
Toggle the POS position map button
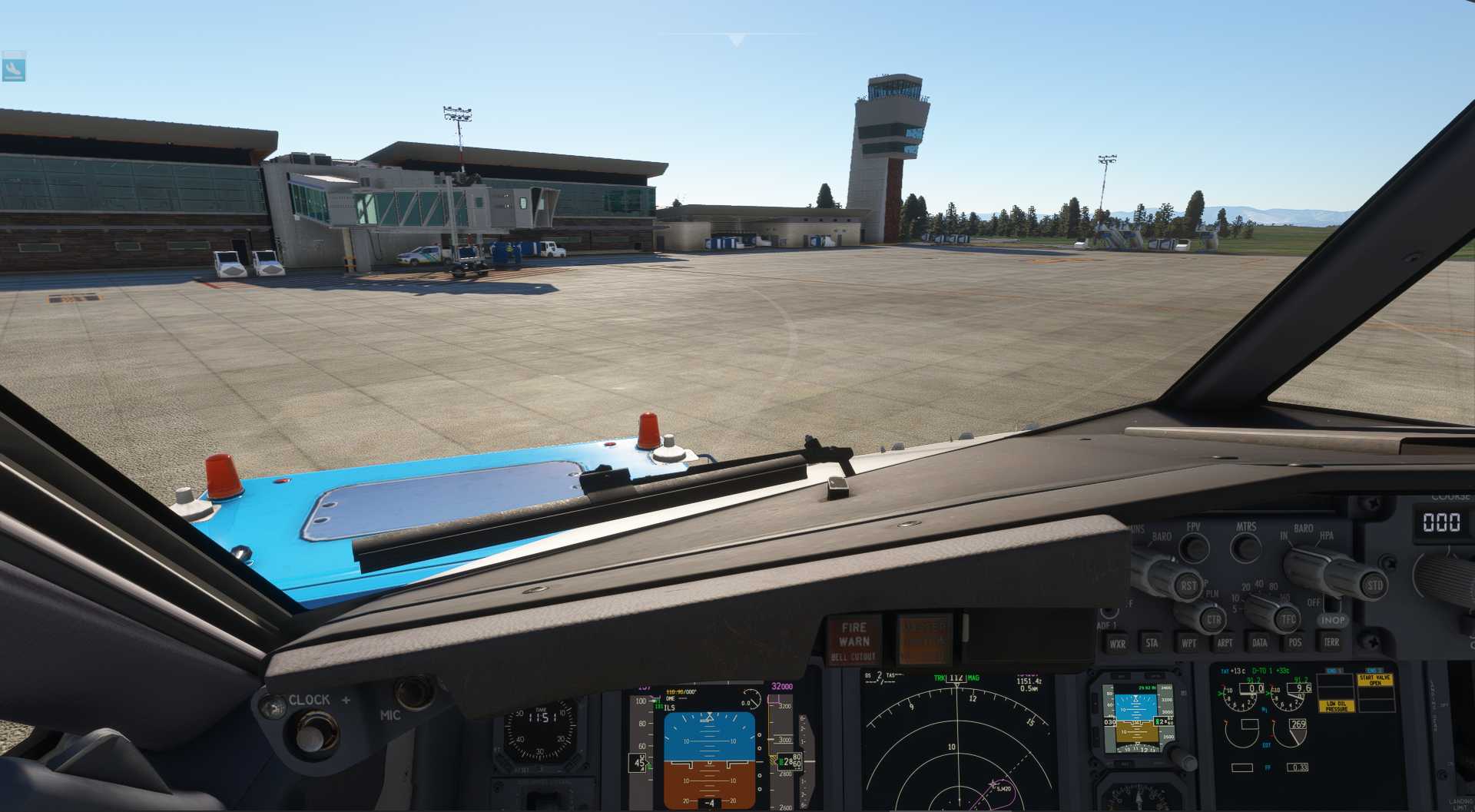pyautogui.click(x=1295, y=642)
